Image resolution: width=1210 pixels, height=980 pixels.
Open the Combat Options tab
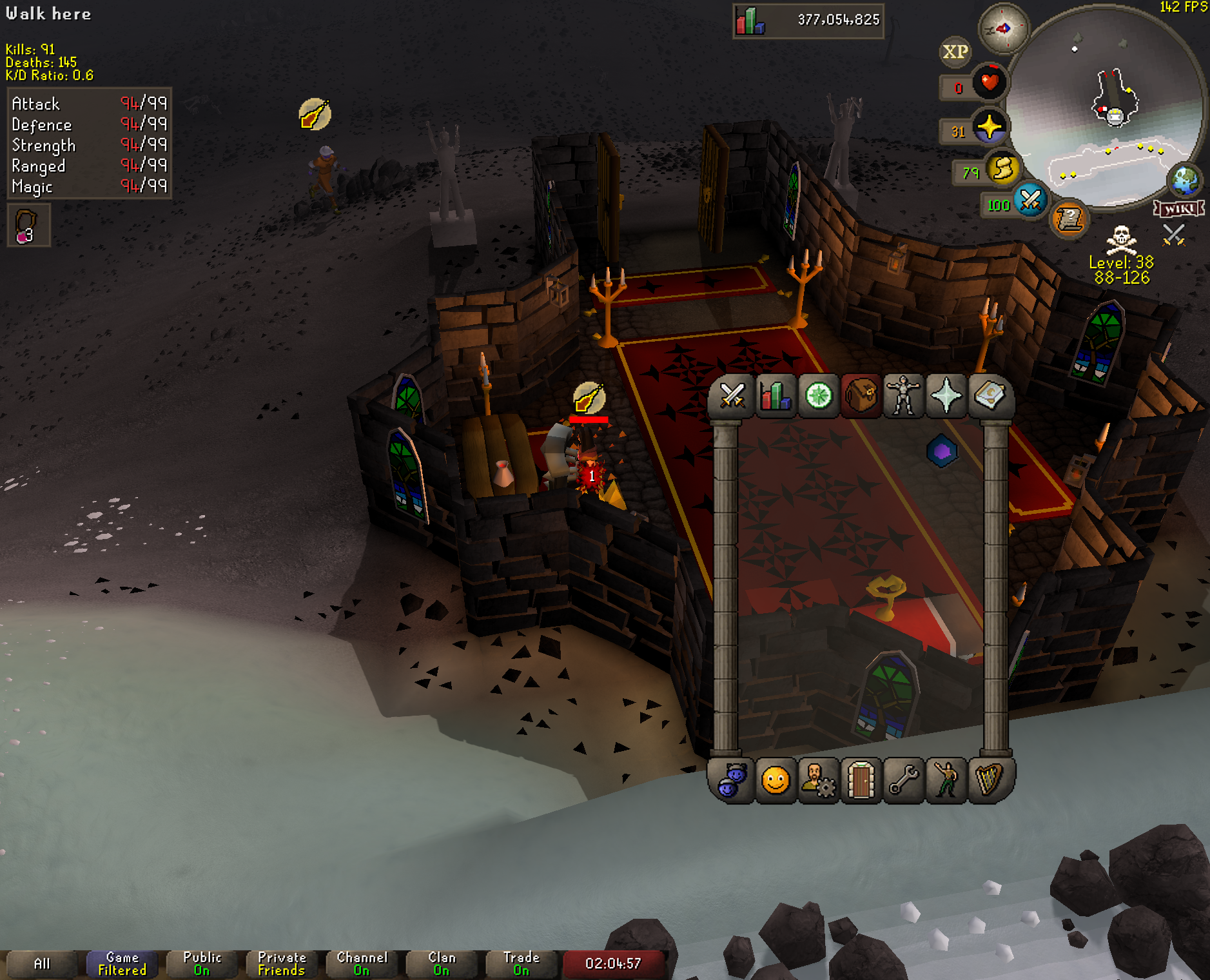pos(732,396)
